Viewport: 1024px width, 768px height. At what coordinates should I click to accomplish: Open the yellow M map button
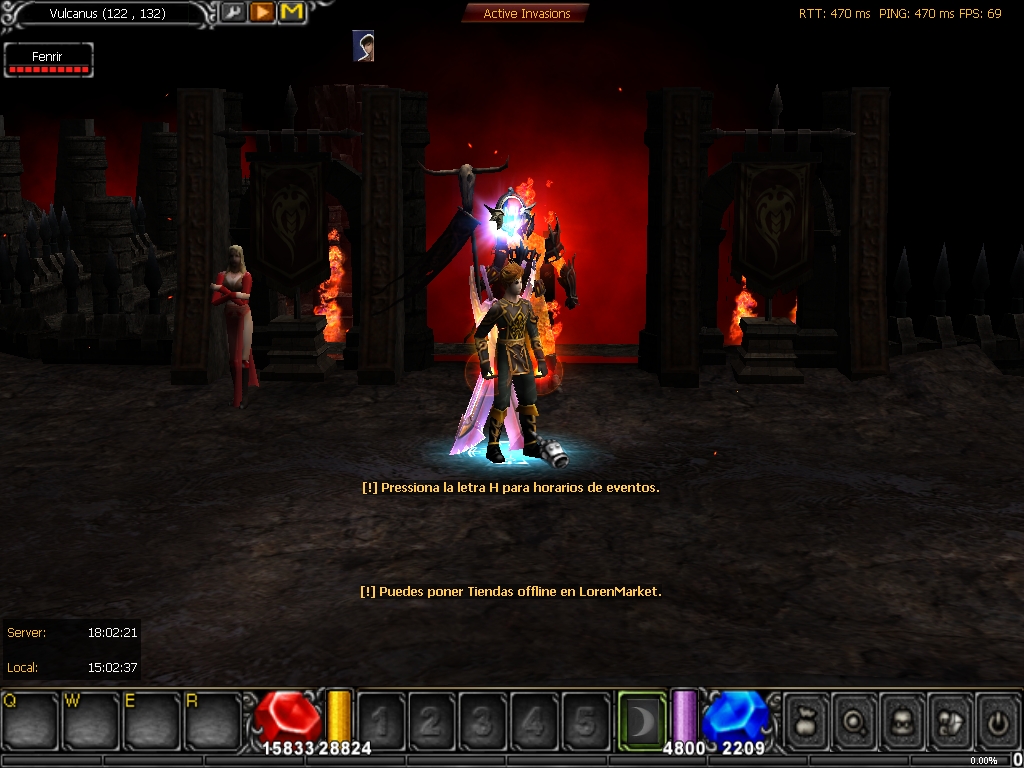[x=291, y=13]
